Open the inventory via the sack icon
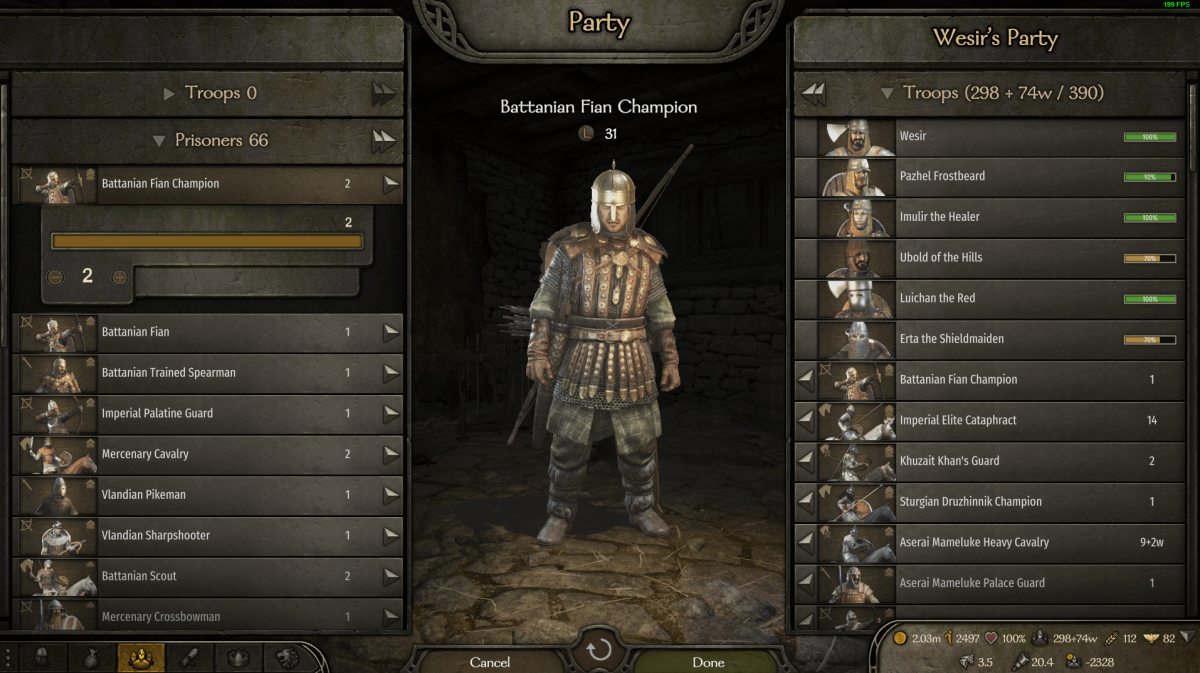This screenshot has width=1200, height=673. click(92, 658)
